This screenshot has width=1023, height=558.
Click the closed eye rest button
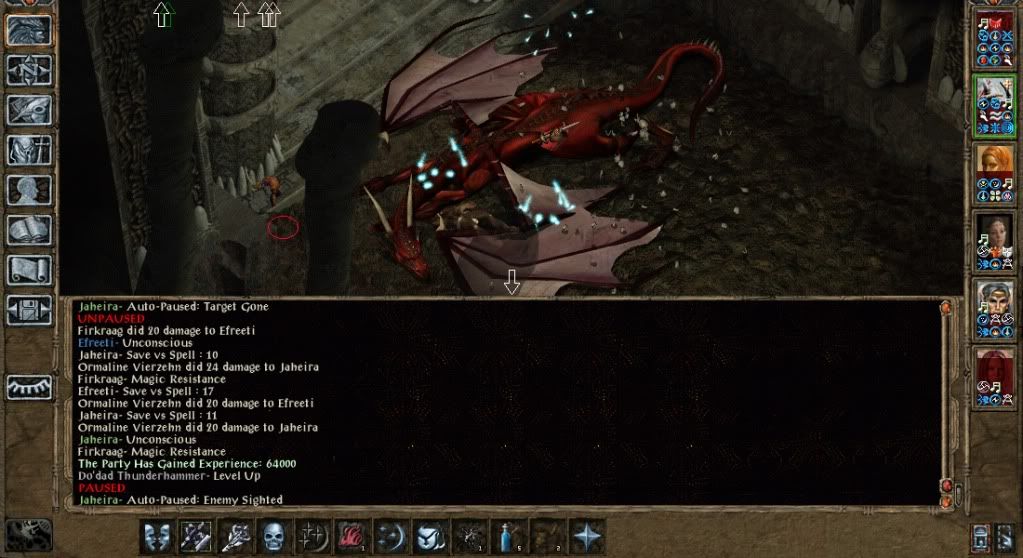[x=29, y=387]
